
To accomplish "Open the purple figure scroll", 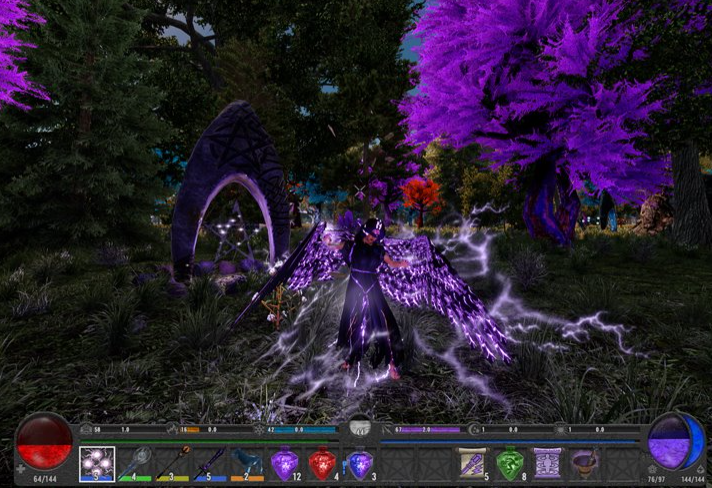I will (x=547, y=462).
